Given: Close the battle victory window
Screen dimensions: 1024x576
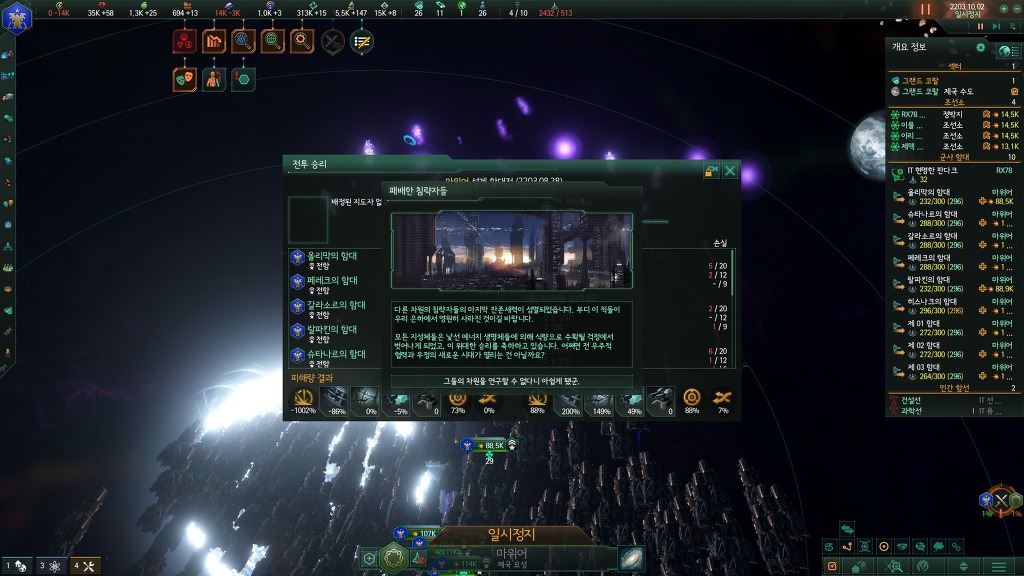Looking at the screenshot, I should (730, 171).
